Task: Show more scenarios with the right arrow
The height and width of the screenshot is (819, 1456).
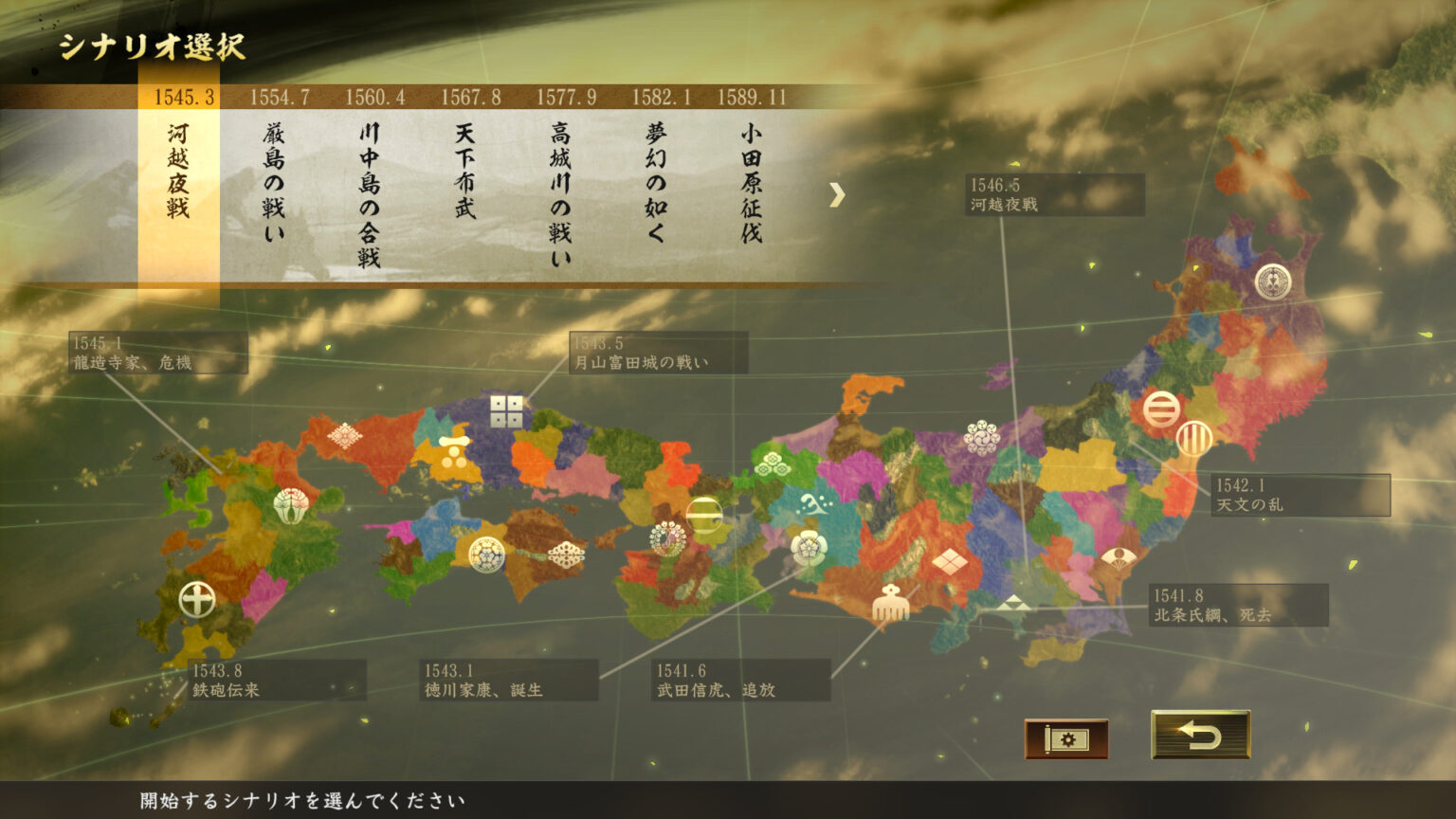Action: [836, 195]
